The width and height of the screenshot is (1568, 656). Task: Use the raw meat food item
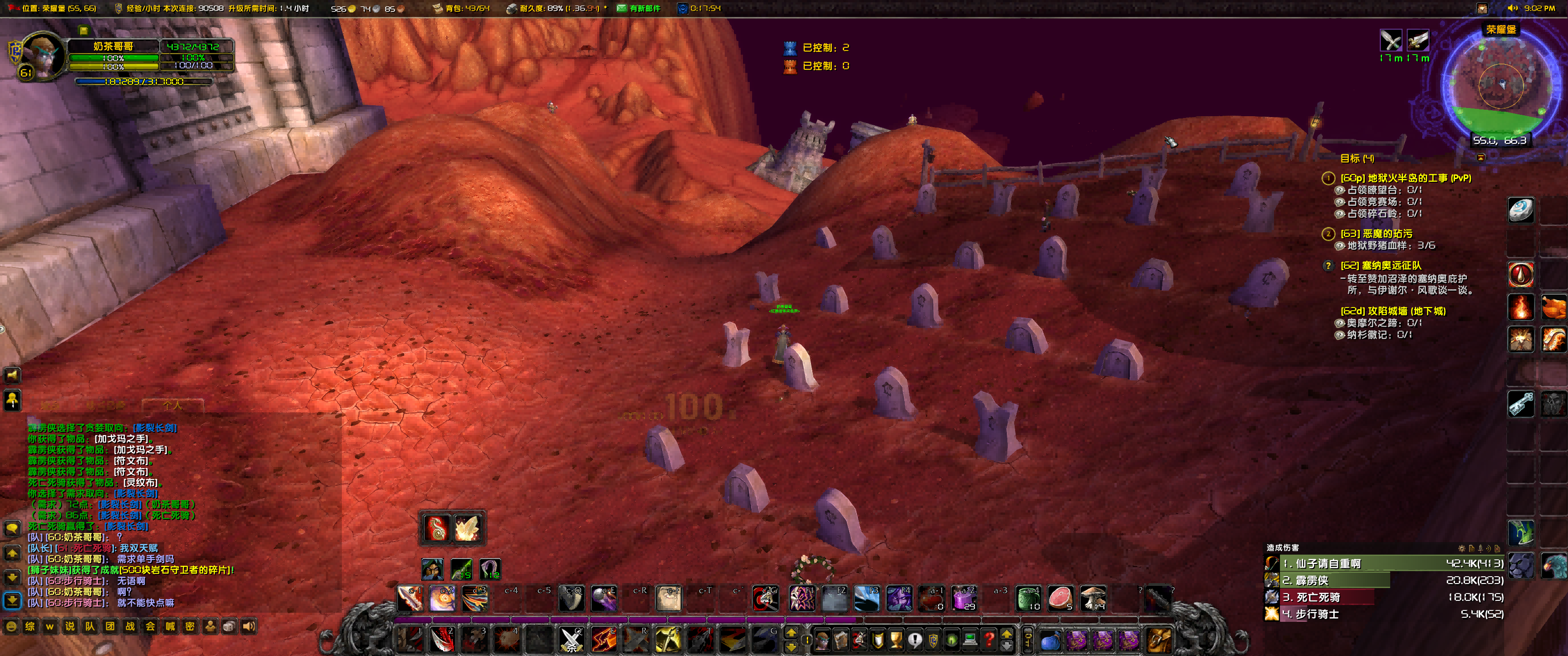coord(1060,599)
